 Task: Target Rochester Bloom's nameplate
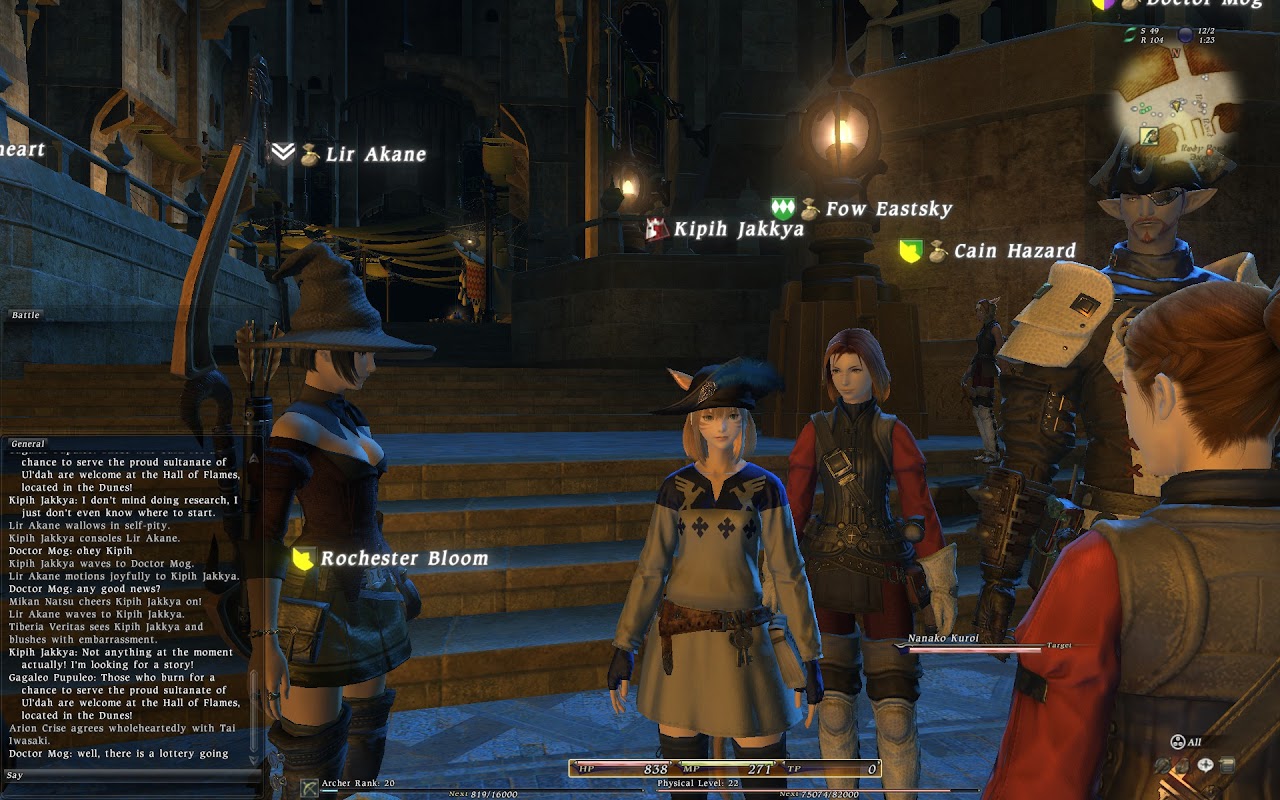[403, 558]
